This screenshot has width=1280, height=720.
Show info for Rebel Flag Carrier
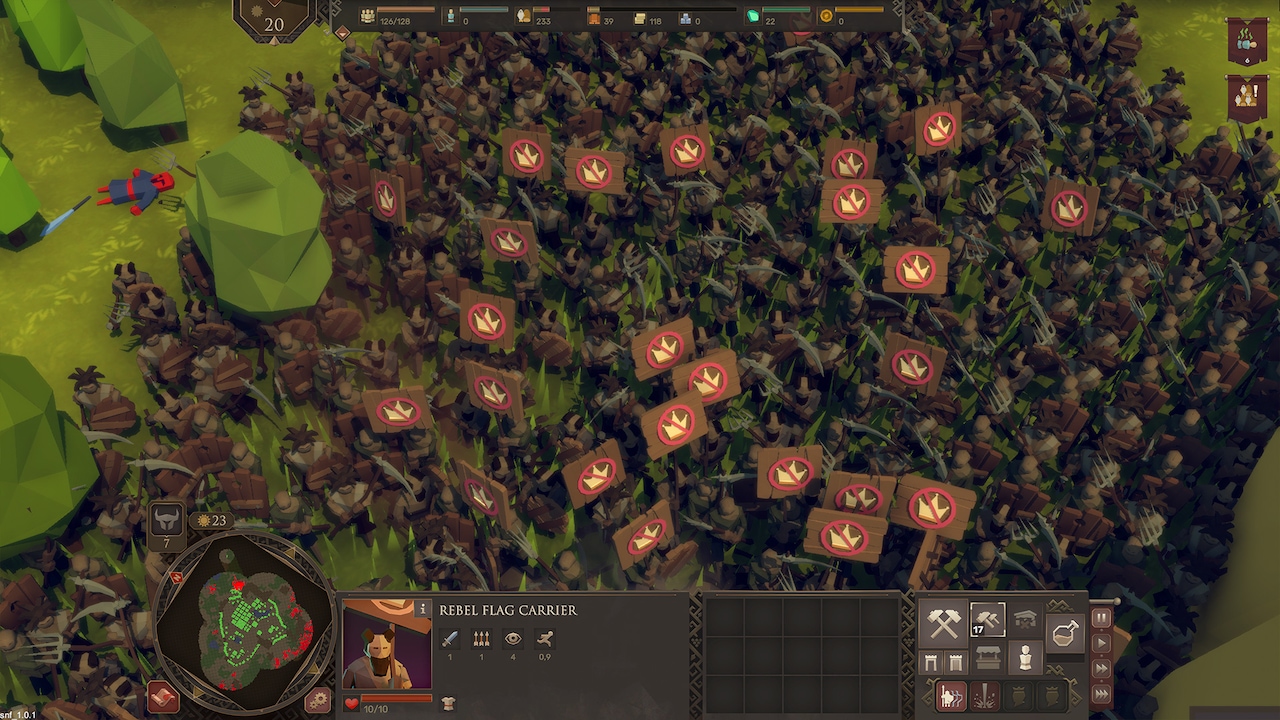[423, 609]
